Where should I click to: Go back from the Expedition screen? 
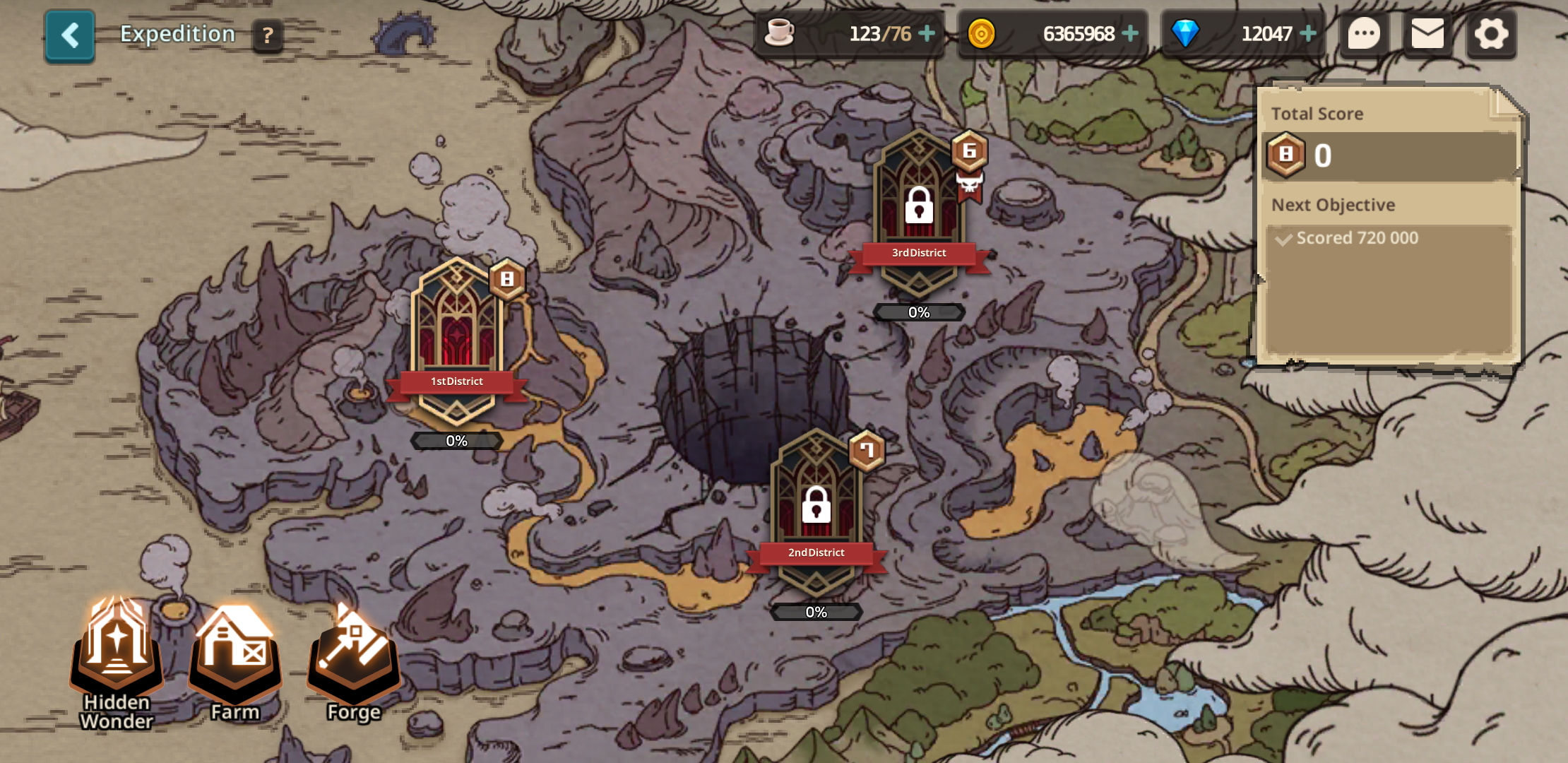69,35
